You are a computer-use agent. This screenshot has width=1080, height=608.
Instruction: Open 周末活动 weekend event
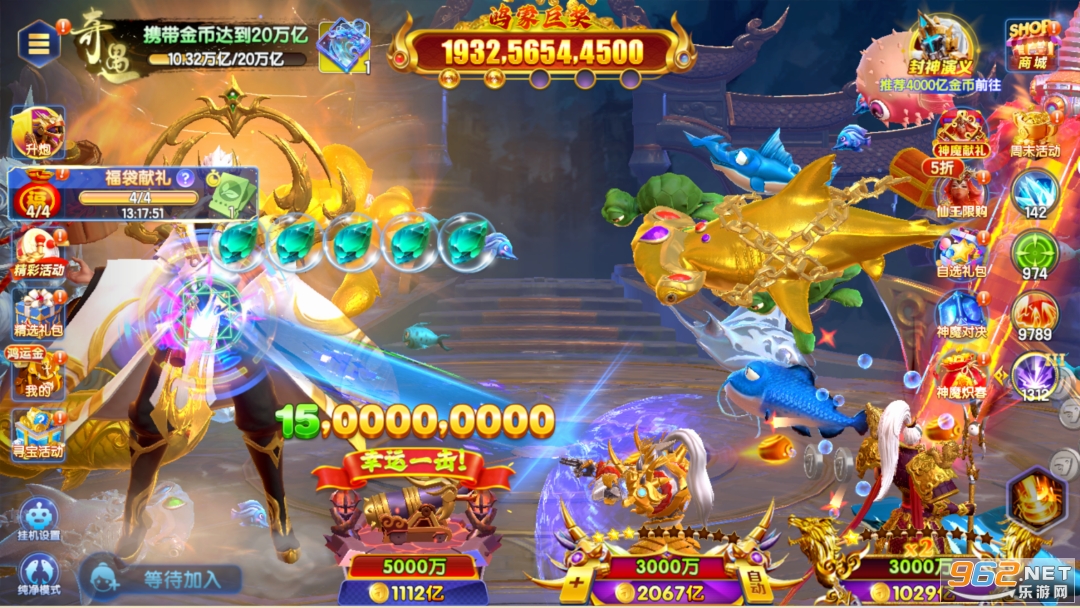(x=1034, y=134)
